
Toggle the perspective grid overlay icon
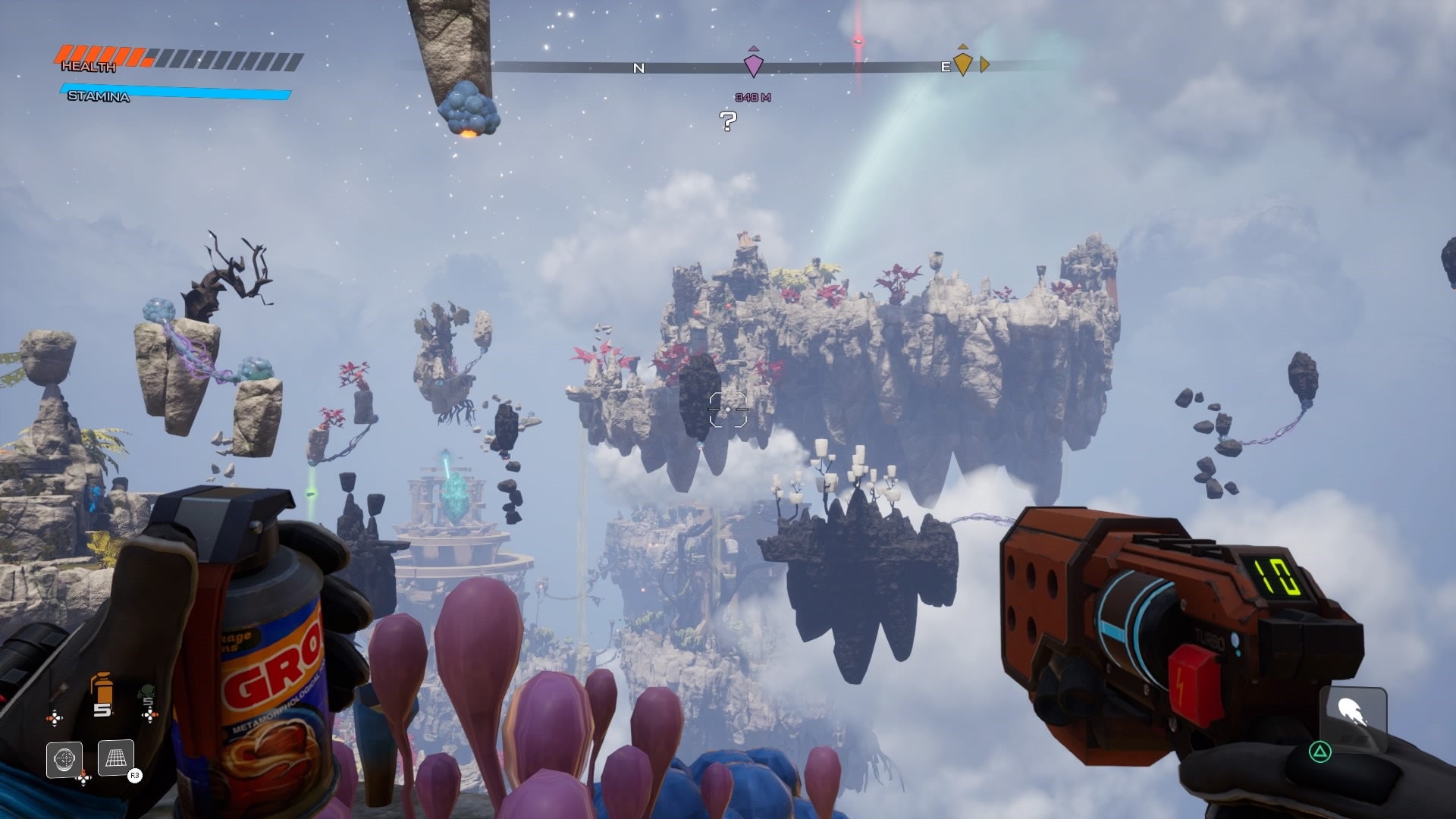[x=116, y=758]
